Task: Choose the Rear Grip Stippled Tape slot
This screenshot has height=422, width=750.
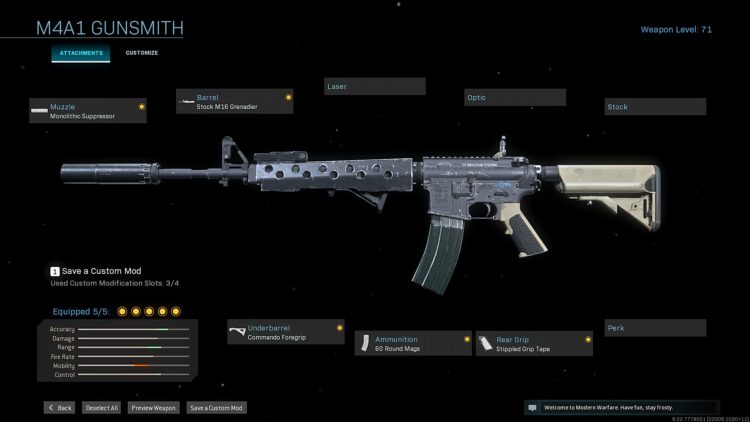Action: (534, 344)
